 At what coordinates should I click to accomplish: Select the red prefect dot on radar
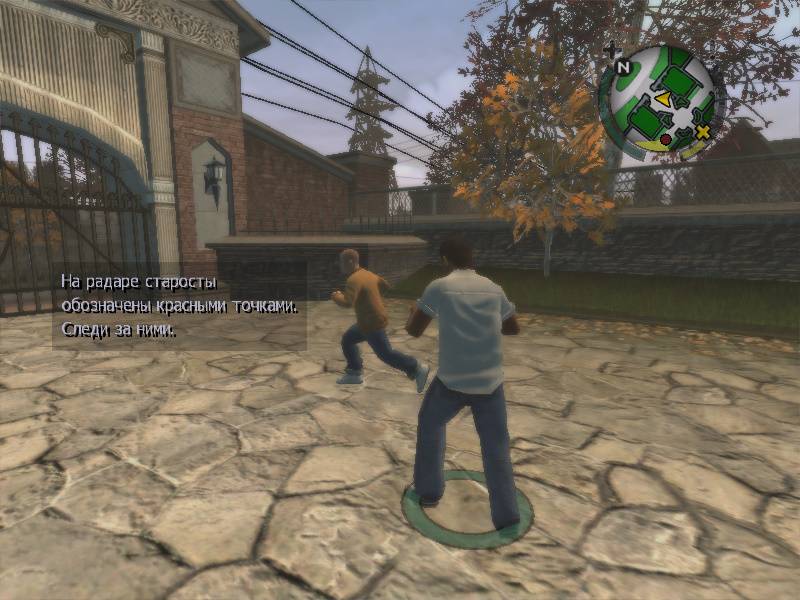(666, 139)
